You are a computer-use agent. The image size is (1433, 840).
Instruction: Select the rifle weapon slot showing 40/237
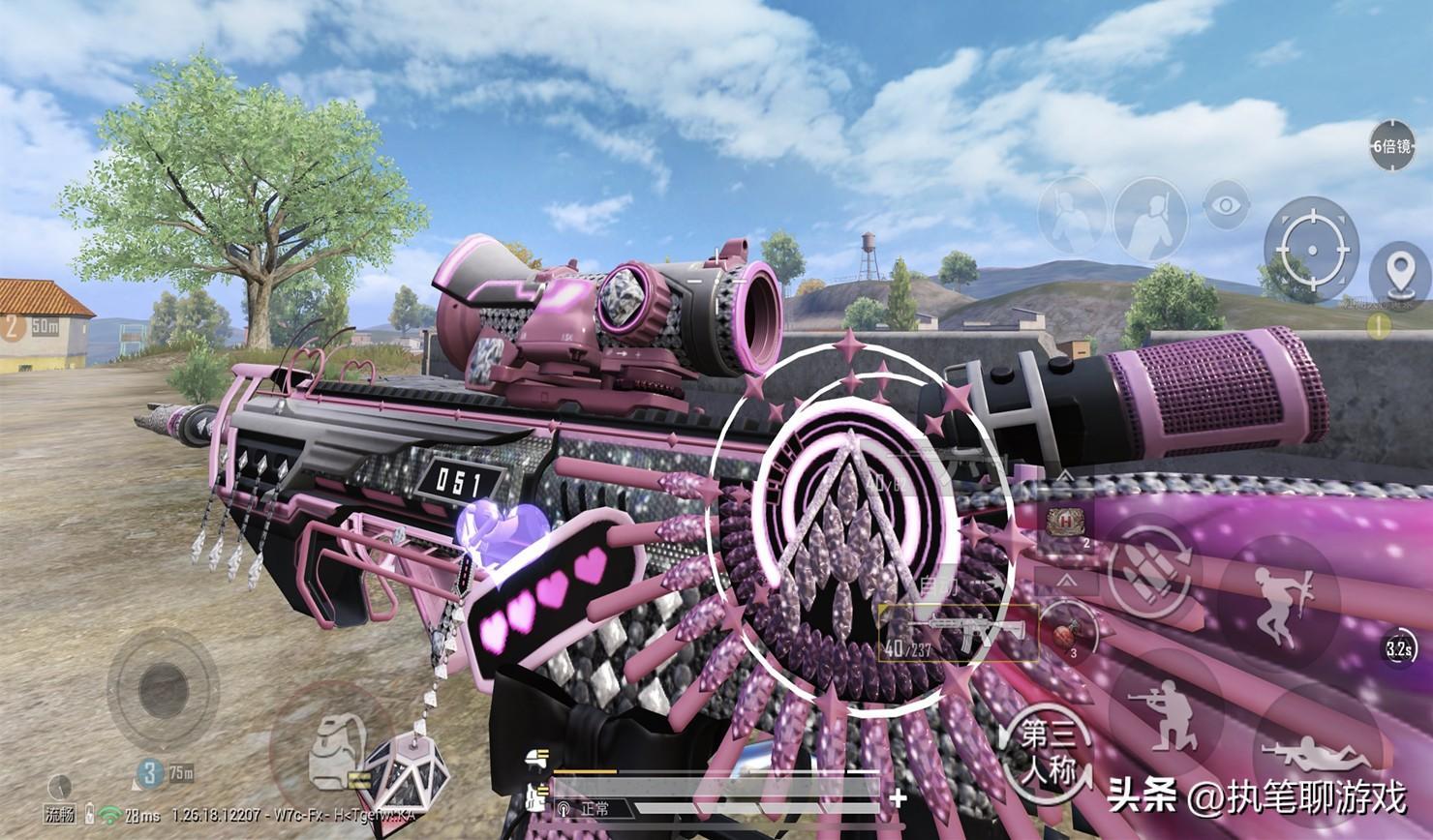[x=959, y=633]
